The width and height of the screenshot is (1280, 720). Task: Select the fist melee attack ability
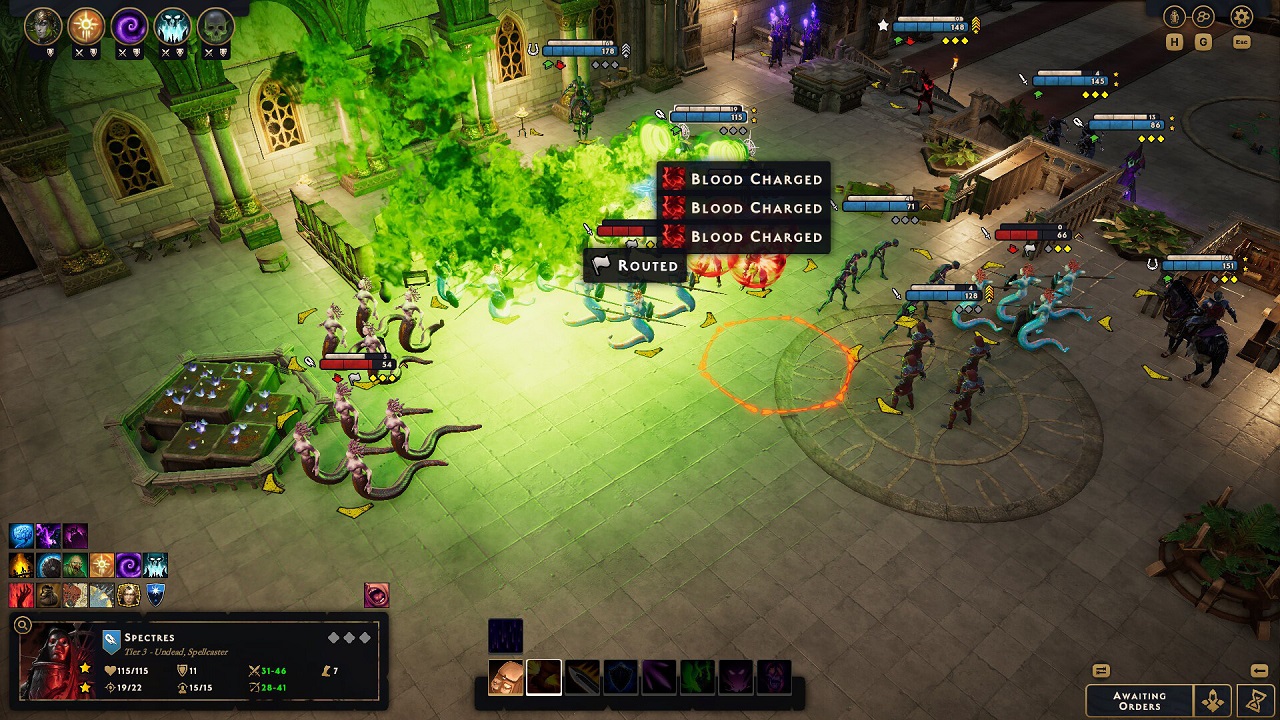coord(505,676)
